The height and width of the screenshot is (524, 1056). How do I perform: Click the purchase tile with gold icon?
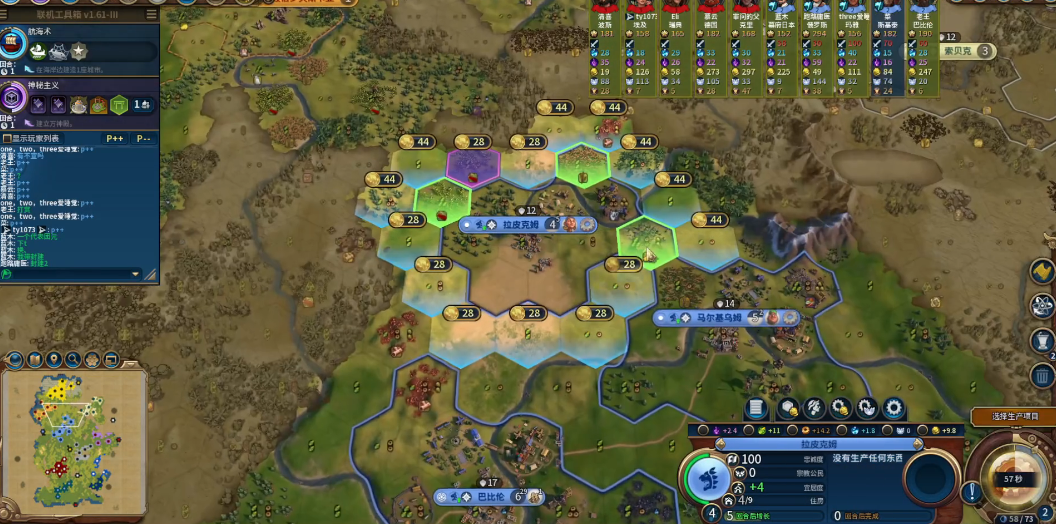point(789,408)
